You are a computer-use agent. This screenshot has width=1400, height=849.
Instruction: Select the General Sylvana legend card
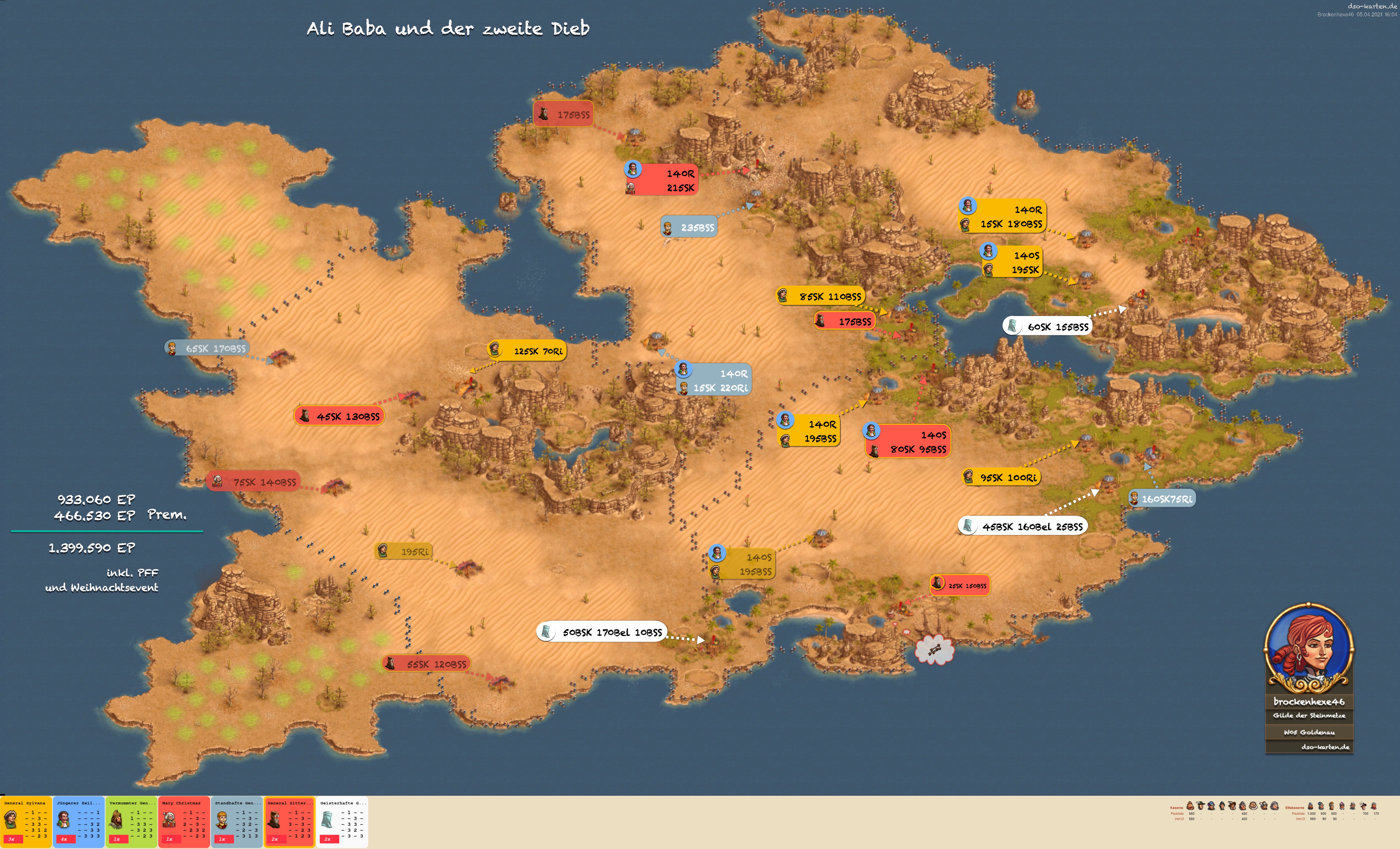(26, 822)
